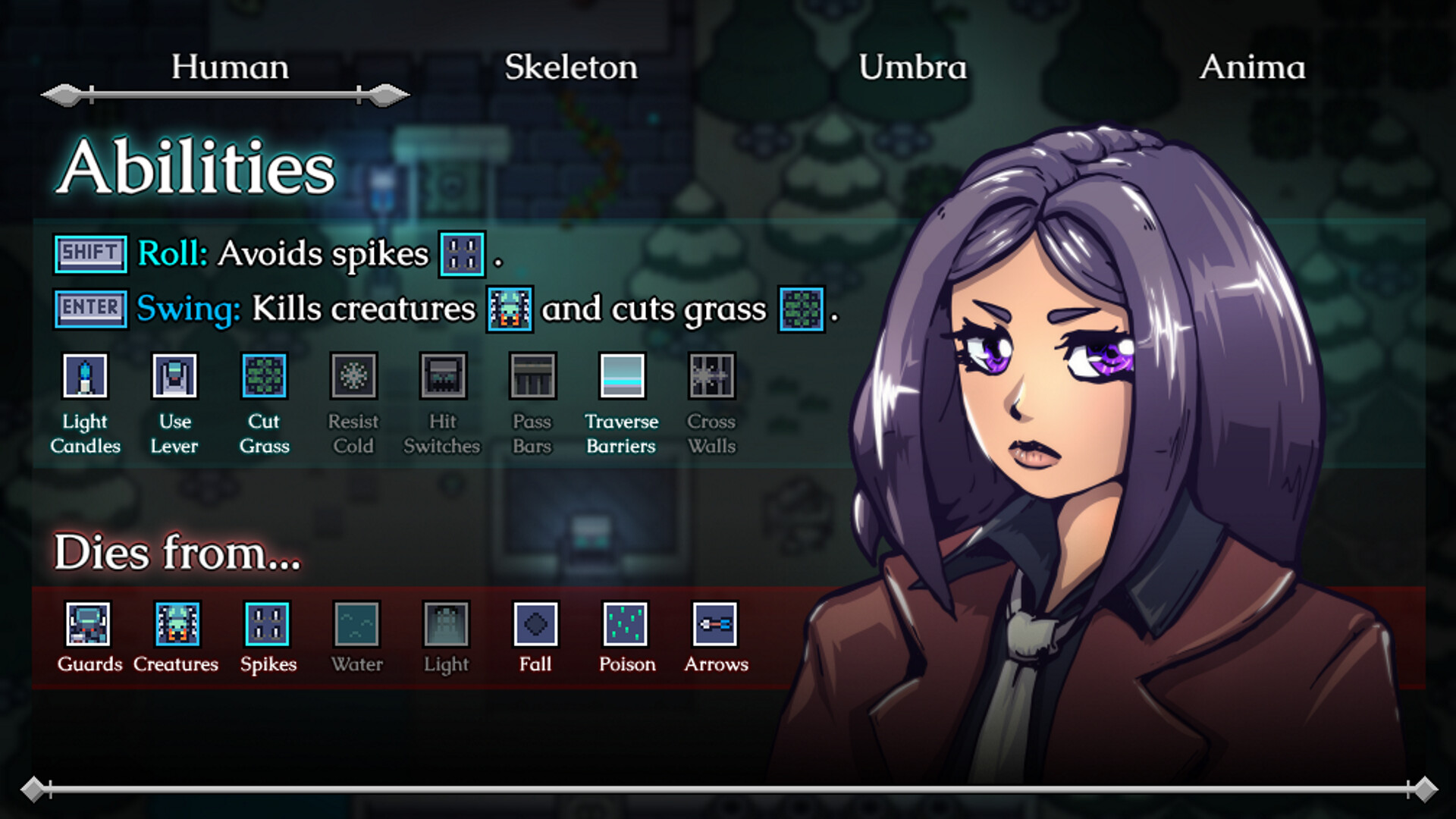Viewport: 1456px width, 819px height.
Task: Click the Spikes death-cause icon
Action: (267, 624)
